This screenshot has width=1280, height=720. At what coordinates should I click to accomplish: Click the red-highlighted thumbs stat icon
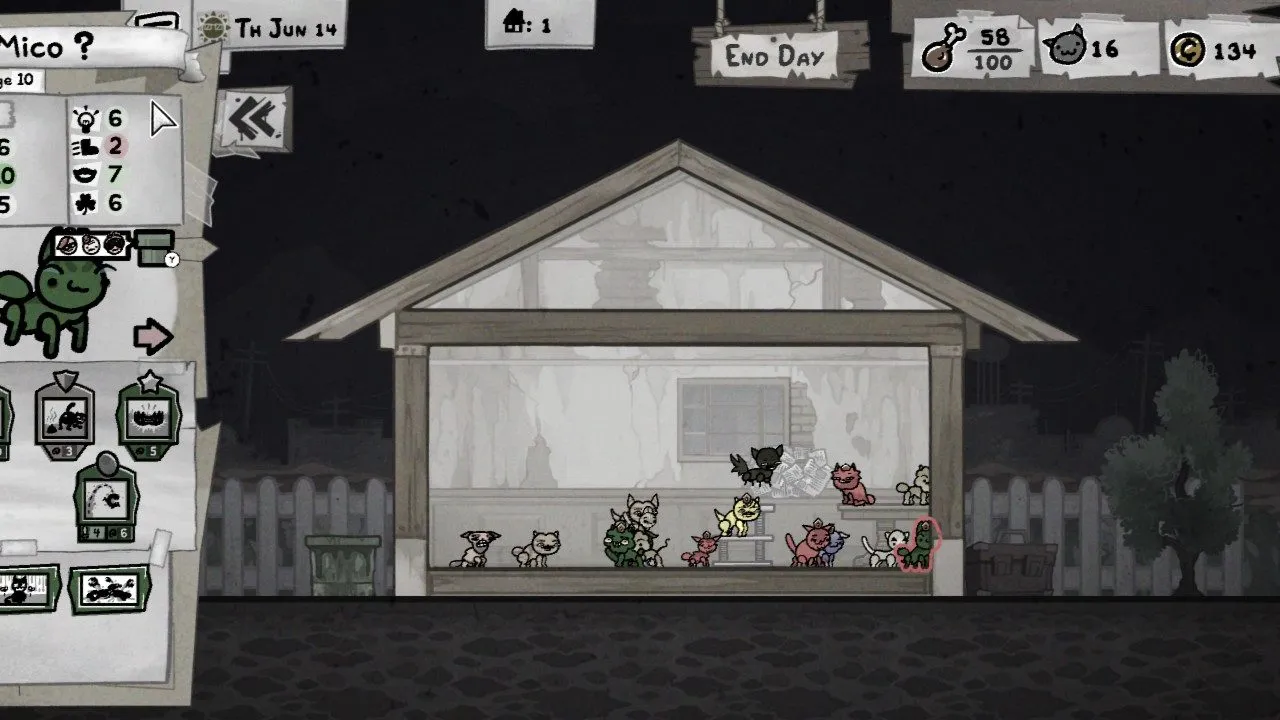pyautogui.click(x=87, y=145)
